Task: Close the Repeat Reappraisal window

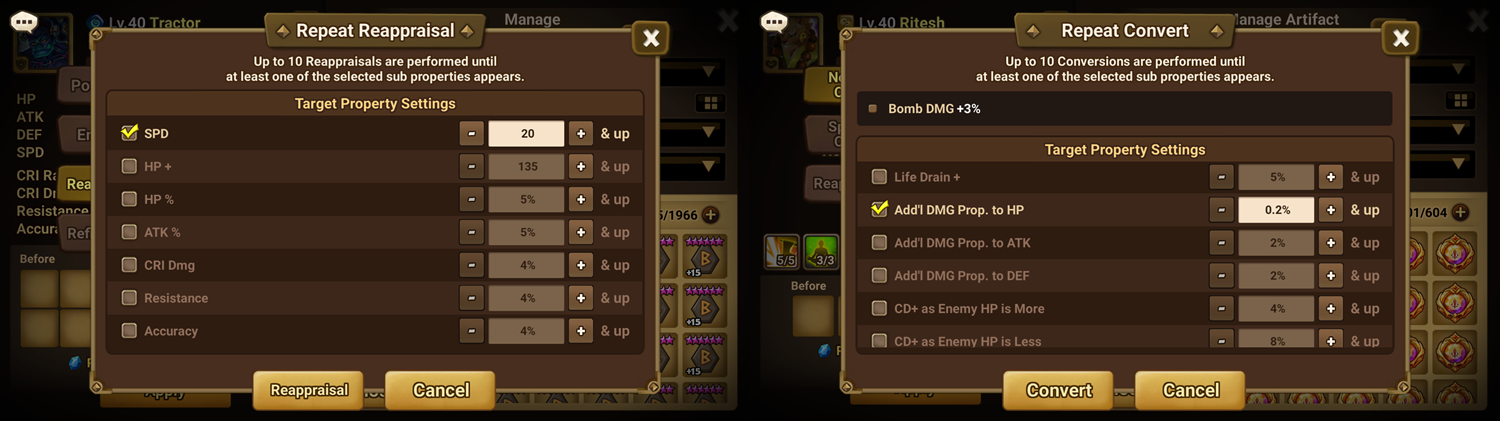Action: click(651, 39)
